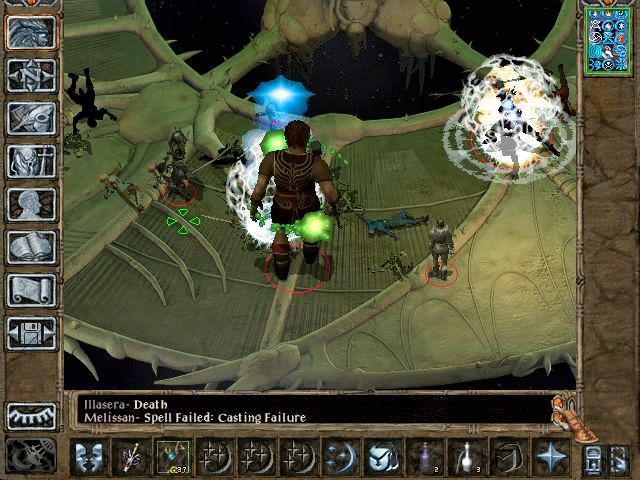This screenshot has height=480, width=640.
Task: Open the area map with compass button
Action: [31, 74]
